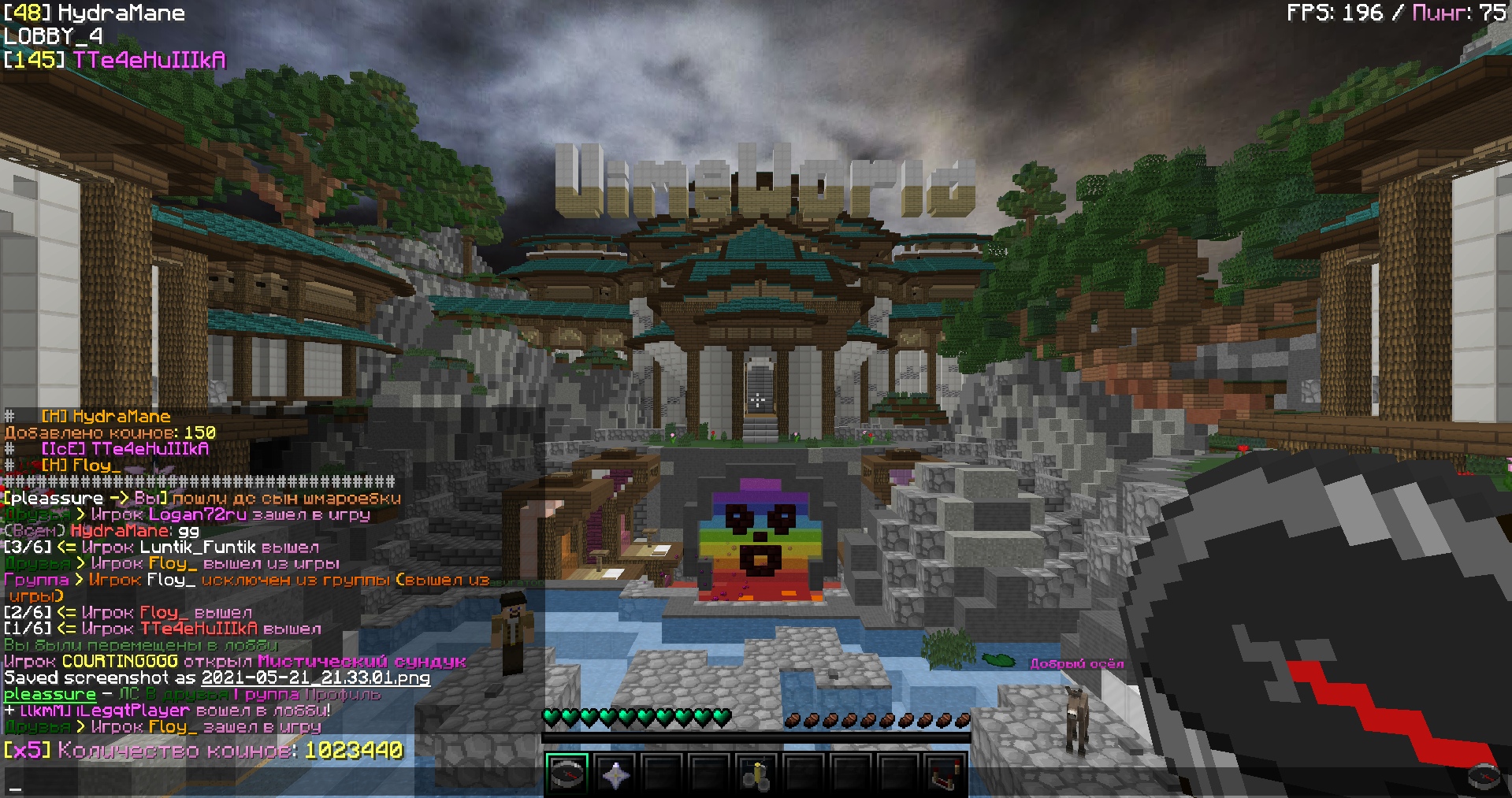Select the yellow motorbike hotbar slot
The height and width of the screenshot is (798, 1512).
757,774
